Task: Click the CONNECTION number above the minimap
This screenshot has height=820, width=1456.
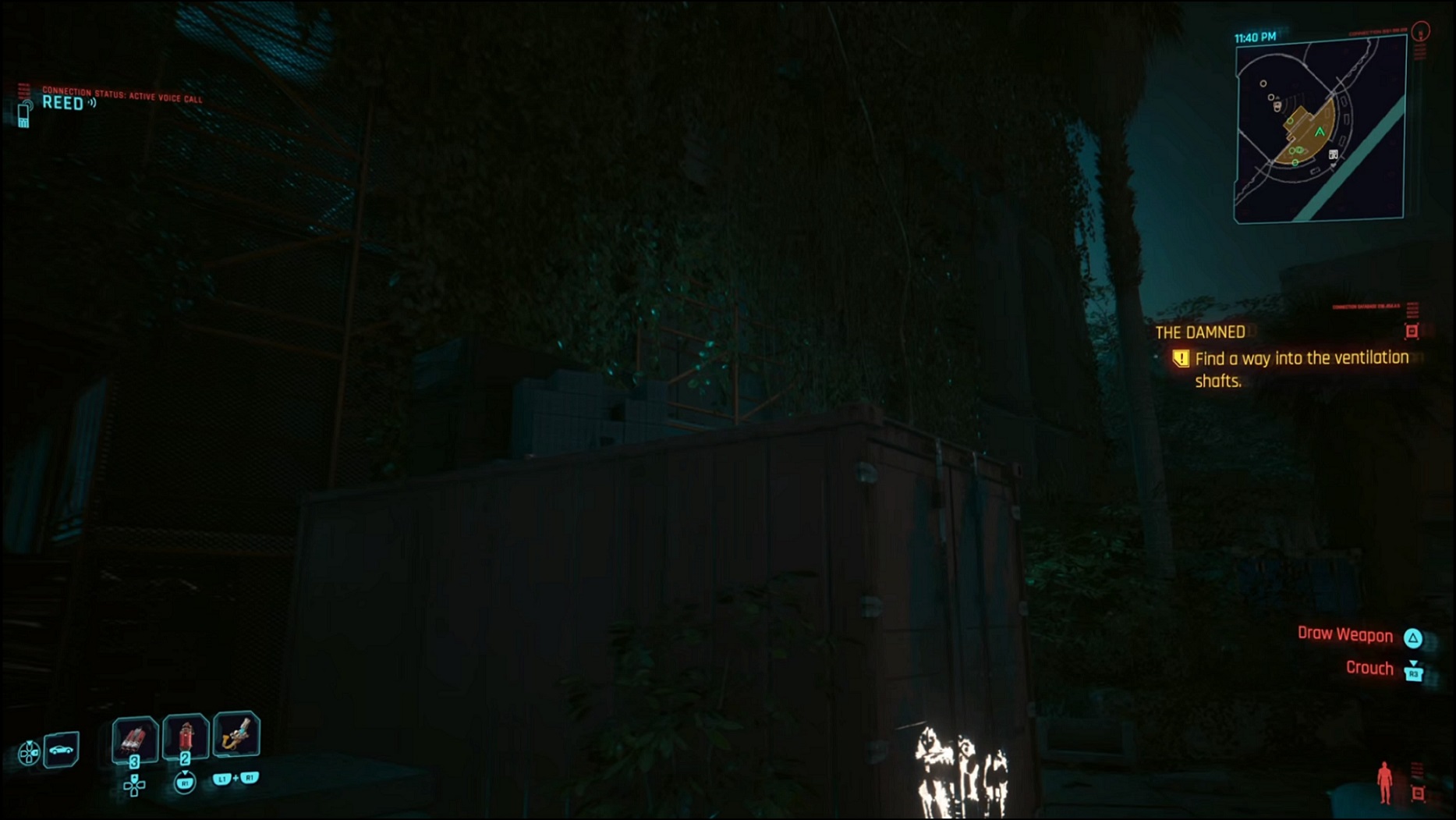Action: (1377, 33)
